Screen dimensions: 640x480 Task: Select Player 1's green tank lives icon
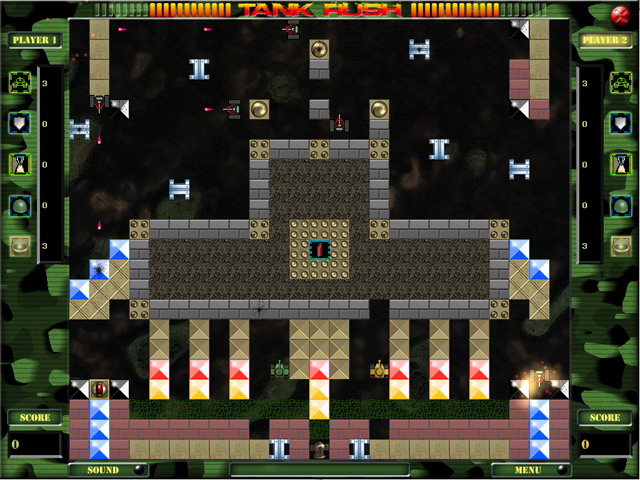click(20, 83)
